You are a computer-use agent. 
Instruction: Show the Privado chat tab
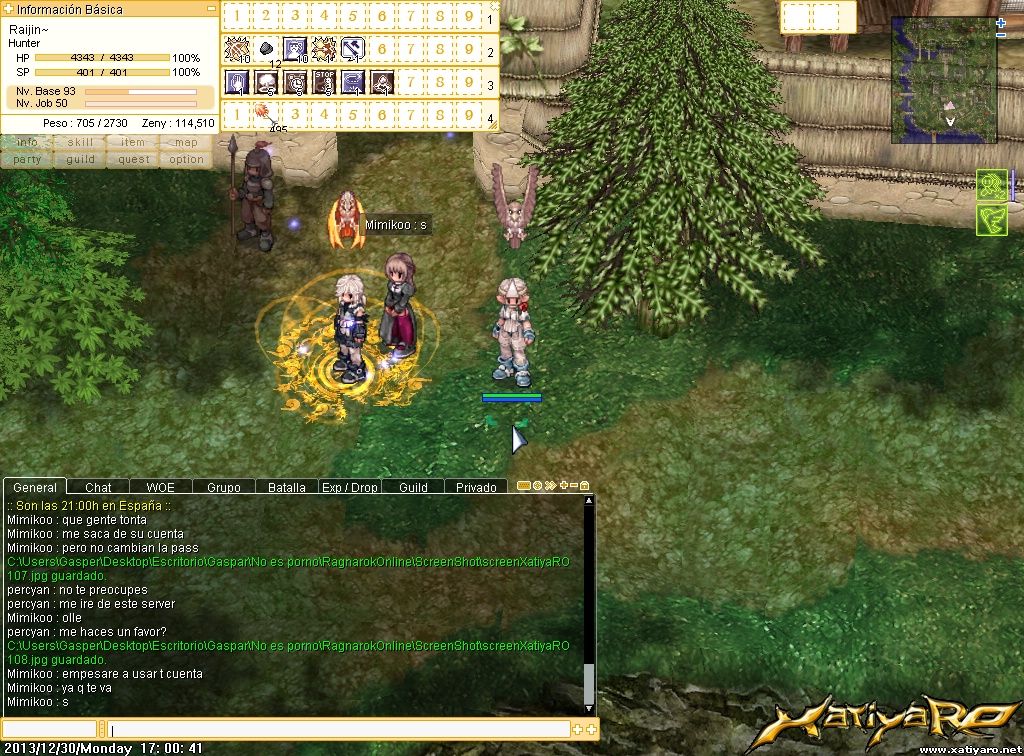pos(476,487)
